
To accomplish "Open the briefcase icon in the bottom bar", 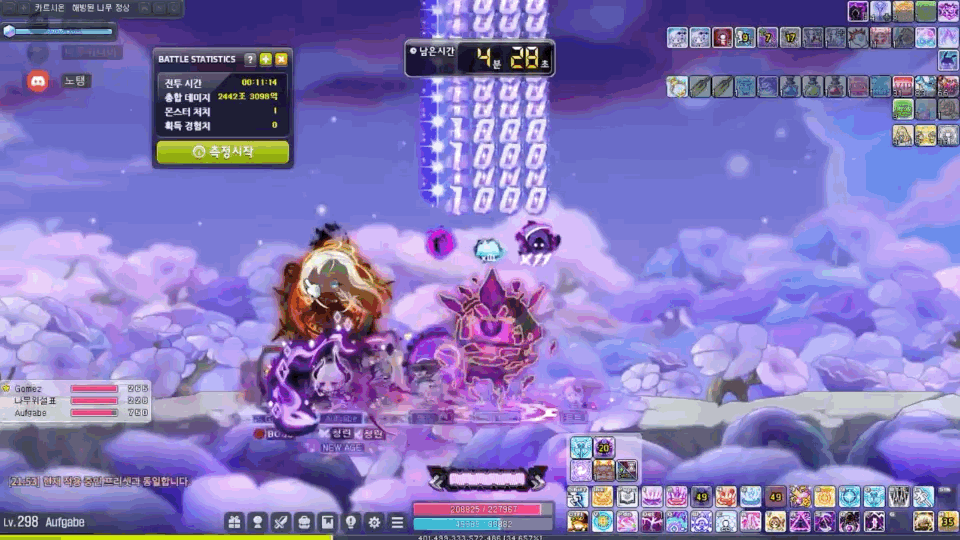I will click(304, 521).
